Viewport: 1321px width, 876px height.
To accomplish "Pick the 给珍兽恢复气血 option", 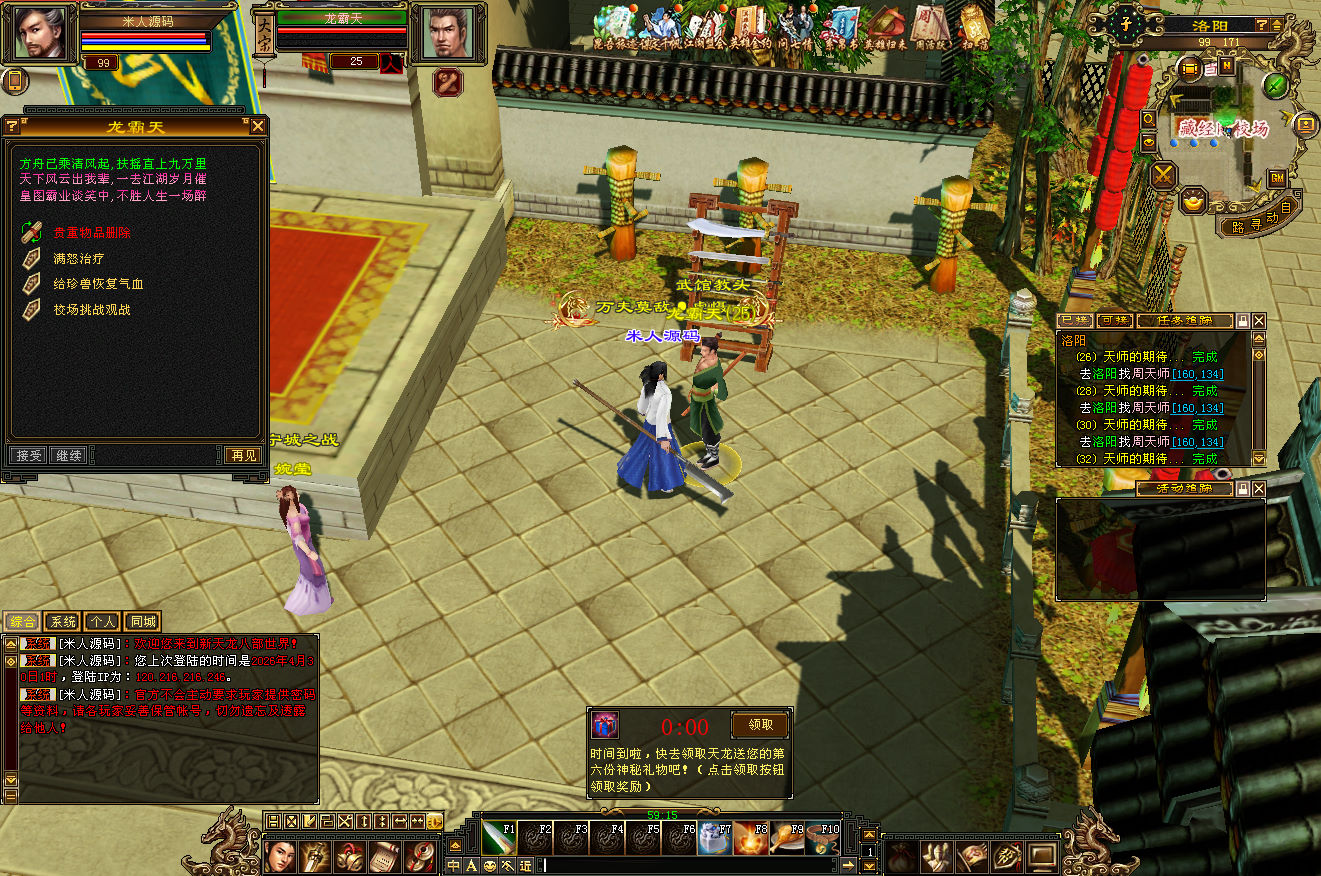I will [98, 284].
